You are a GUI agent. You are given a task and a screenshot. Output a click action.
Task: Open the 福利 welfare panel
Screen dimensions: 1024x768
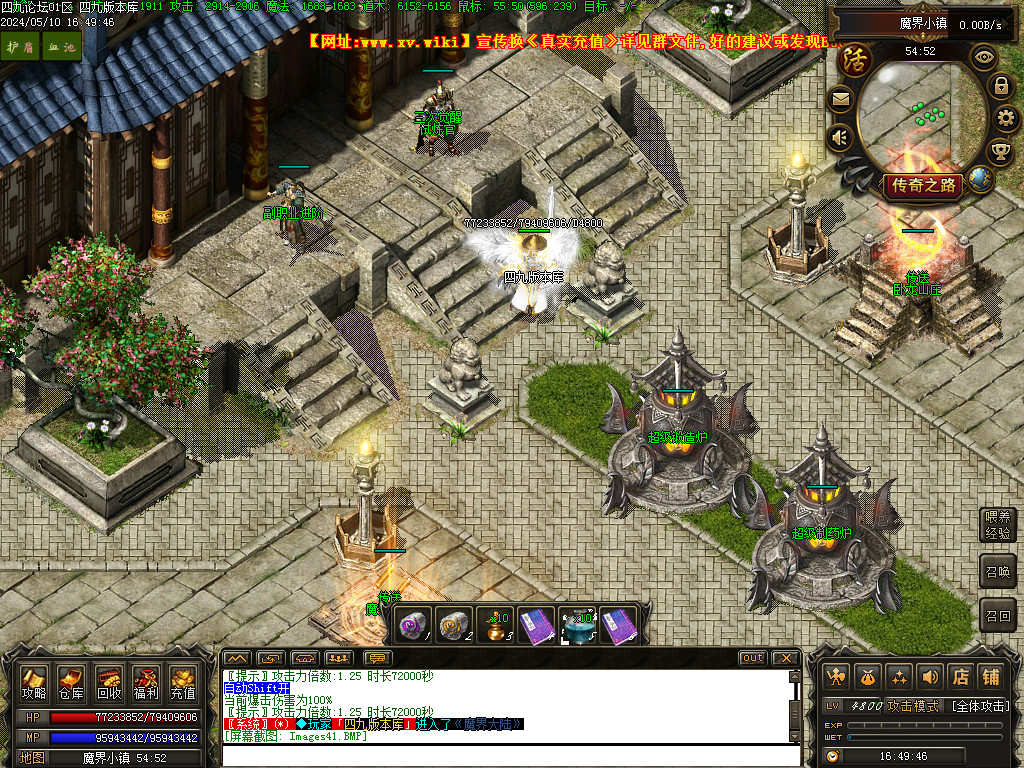(146, 682)
